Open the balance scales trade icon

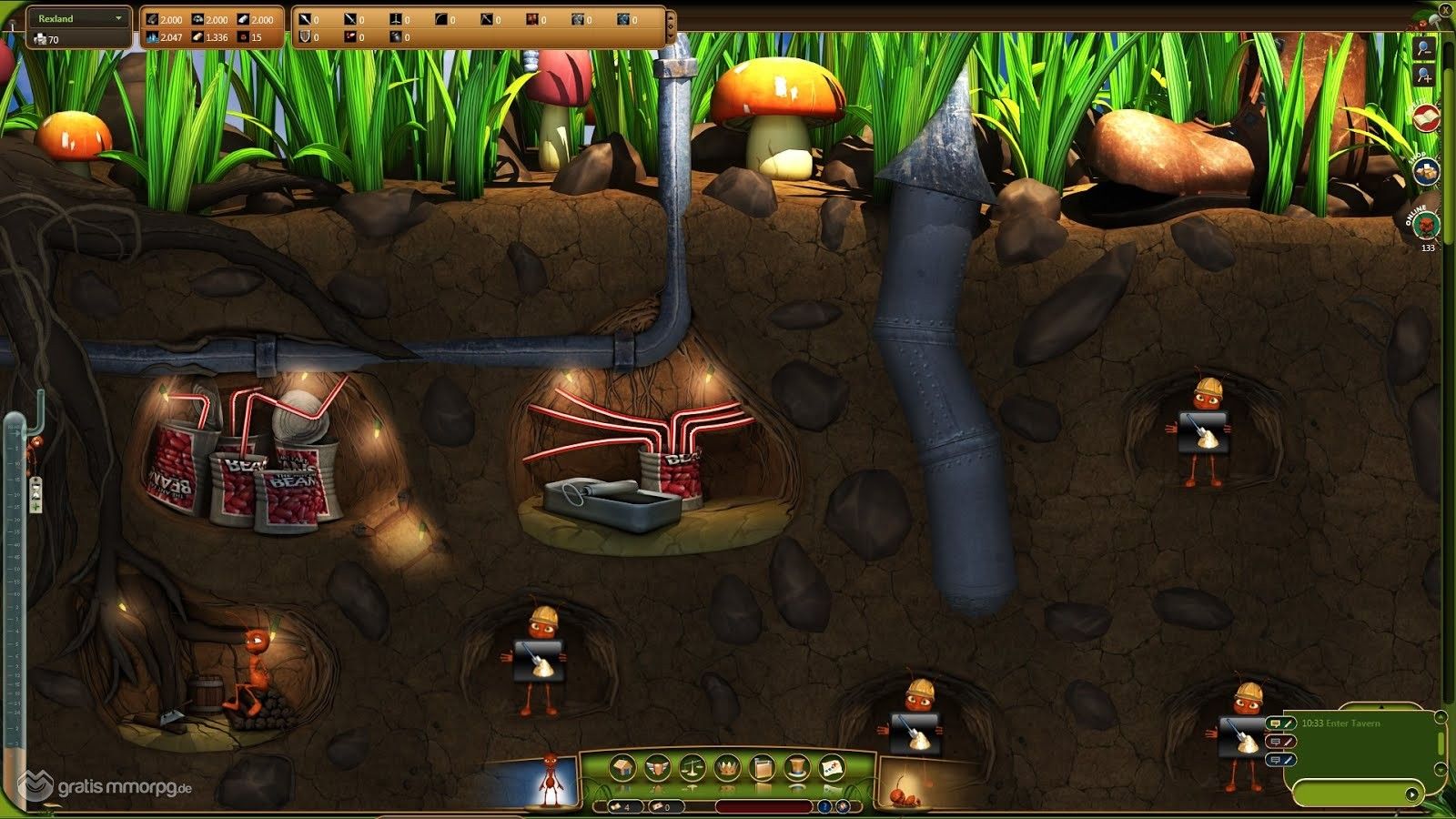[692, 768]
